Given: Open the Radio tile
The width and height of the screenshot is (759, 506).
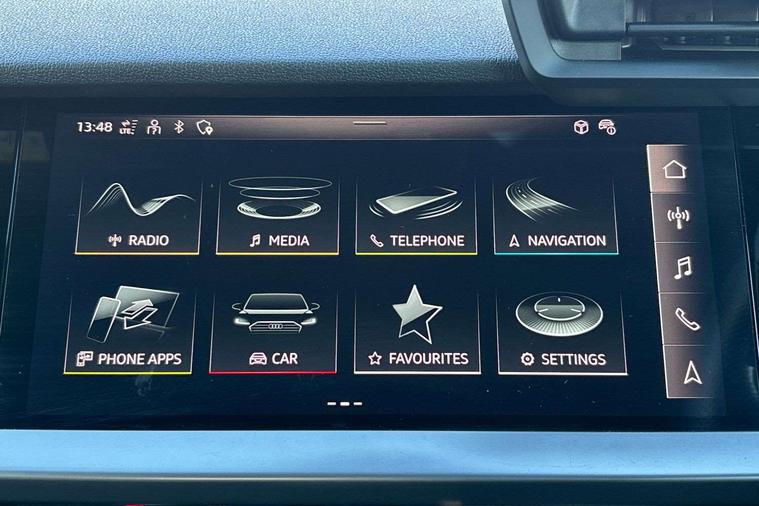Looking at the screenshot, I should pos(138,215).
